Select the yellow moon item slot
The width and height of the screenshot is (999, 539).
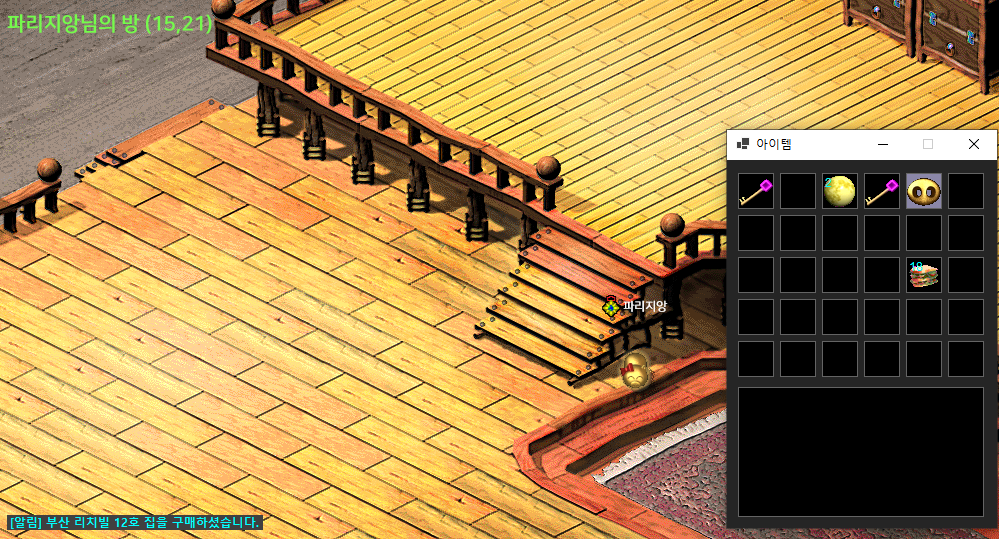(840, 191)
